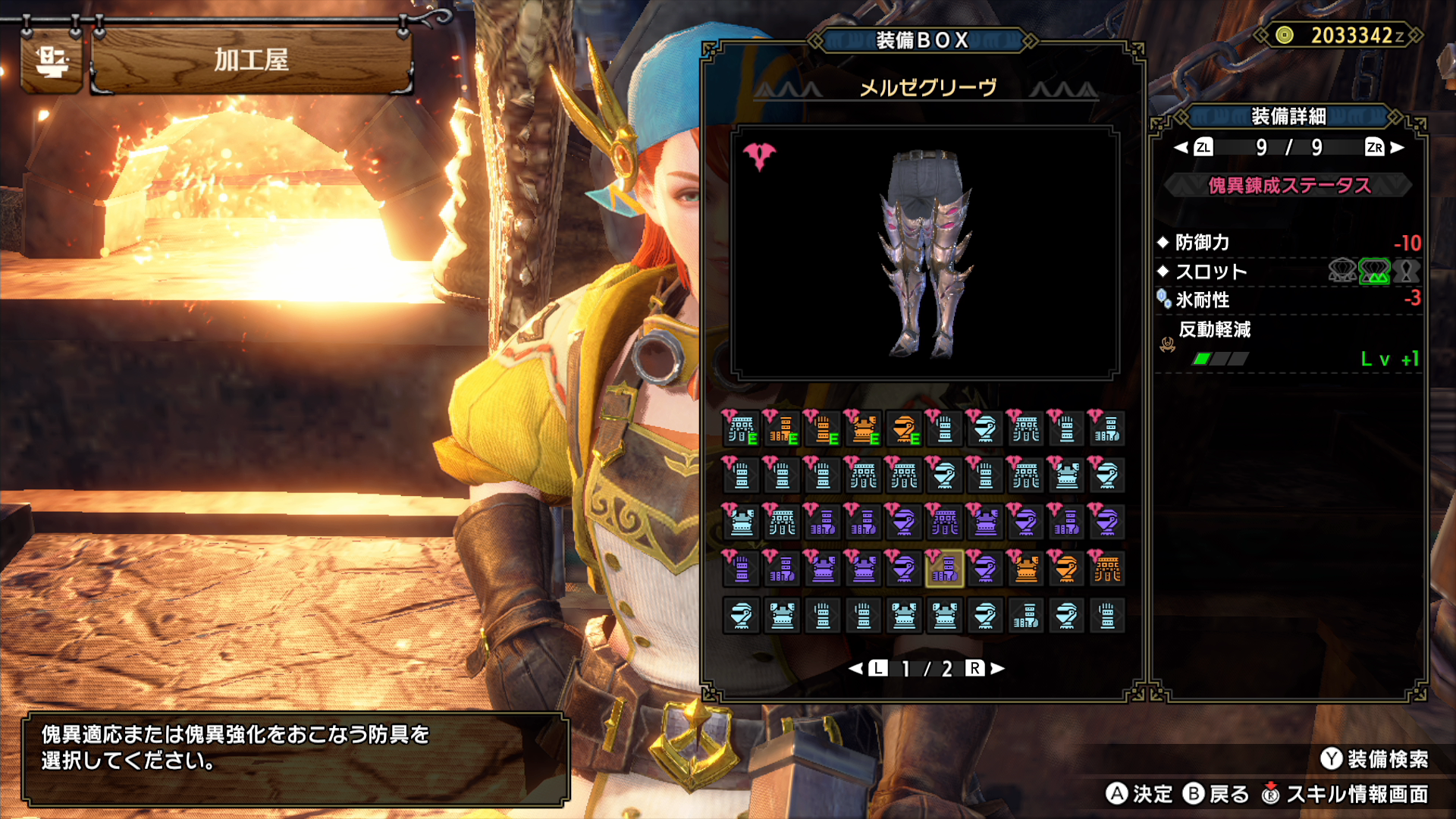The height and width of the screenshot is (819, 1456).
Task: Choose the equipped light-blue waist armor
Action: pyautogui.click(x=741, y=429)
